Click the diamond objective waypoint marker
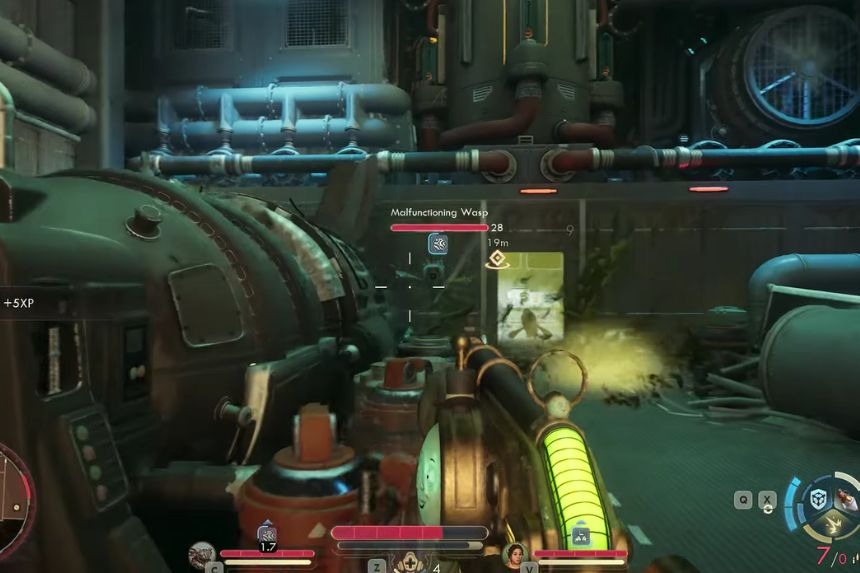The width and height of the screenshot is (860, 573). [494, 260]
